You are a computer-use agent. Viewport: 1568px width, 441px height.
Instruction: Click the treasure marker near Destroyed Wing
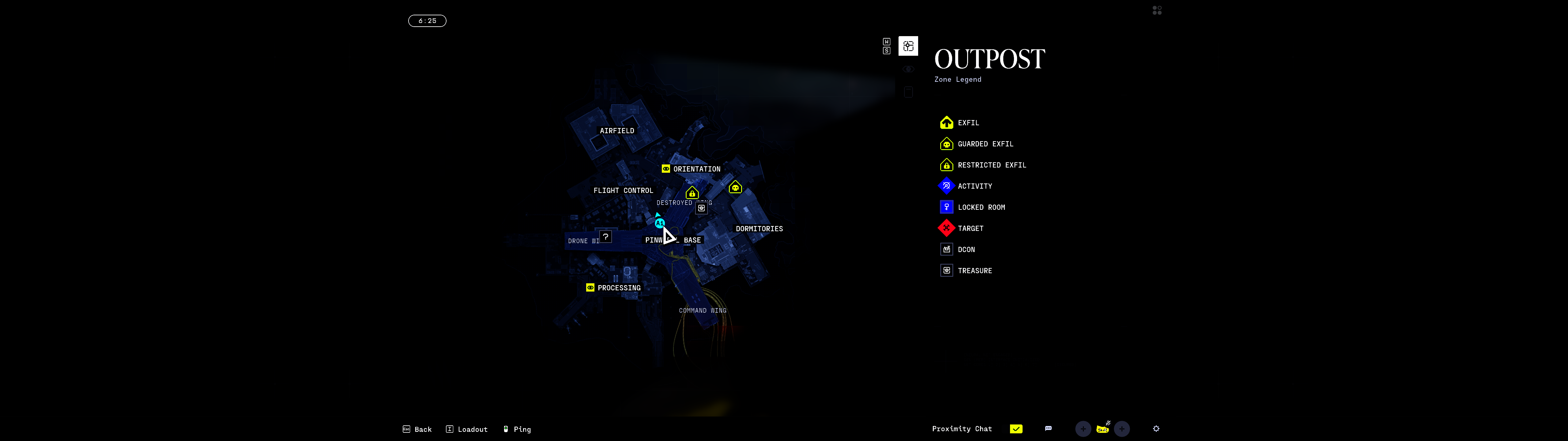(x=701, y=208)
